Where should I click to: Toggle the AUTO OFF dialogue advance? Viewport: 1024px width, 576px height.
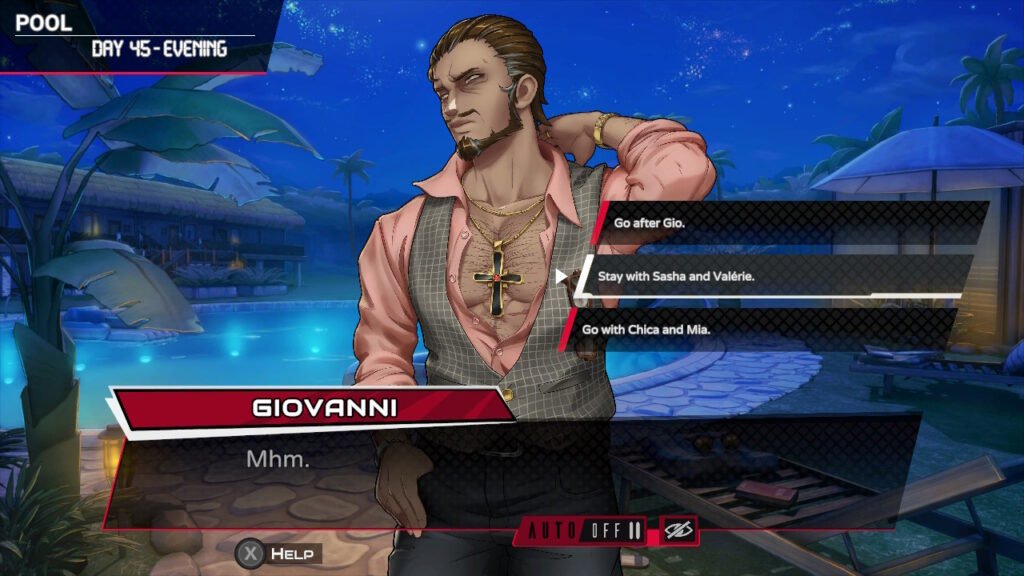point(586,530)
